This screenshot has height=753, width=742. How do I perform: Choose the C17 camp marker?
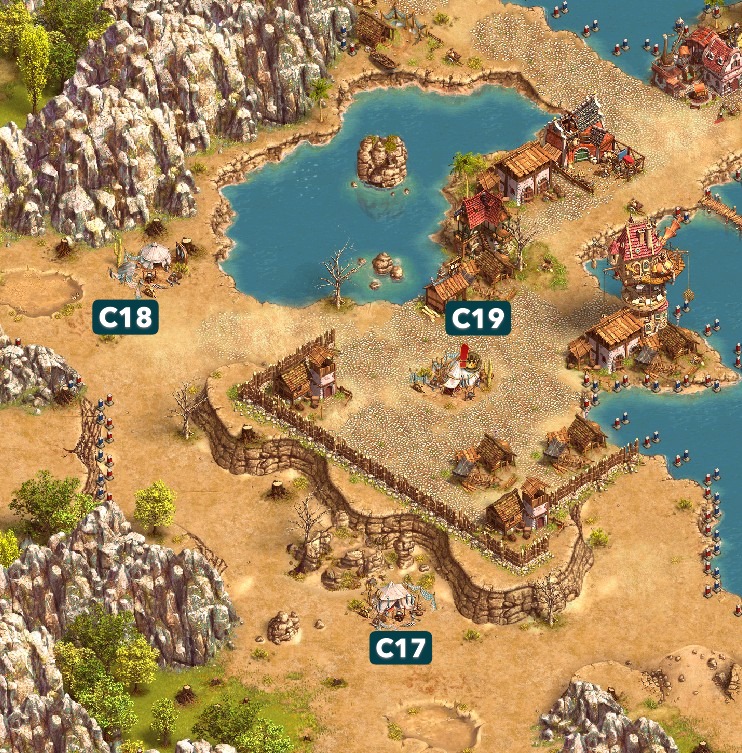401,648
